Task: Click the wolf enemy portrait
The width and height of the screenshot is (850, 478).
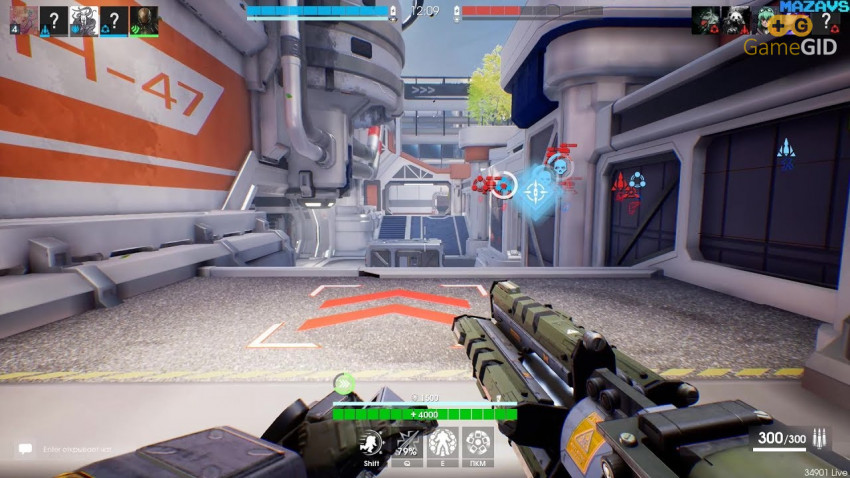Action: pos(705,20)
